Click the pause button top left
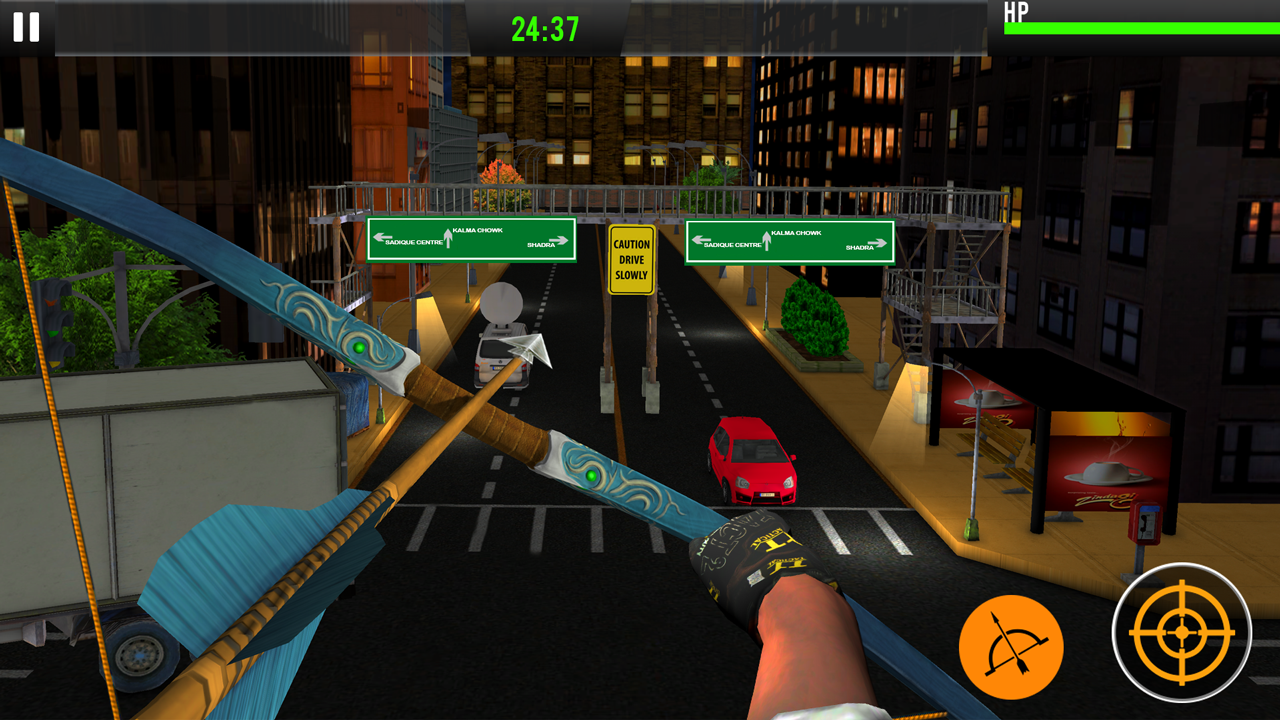 pos(25,29)
